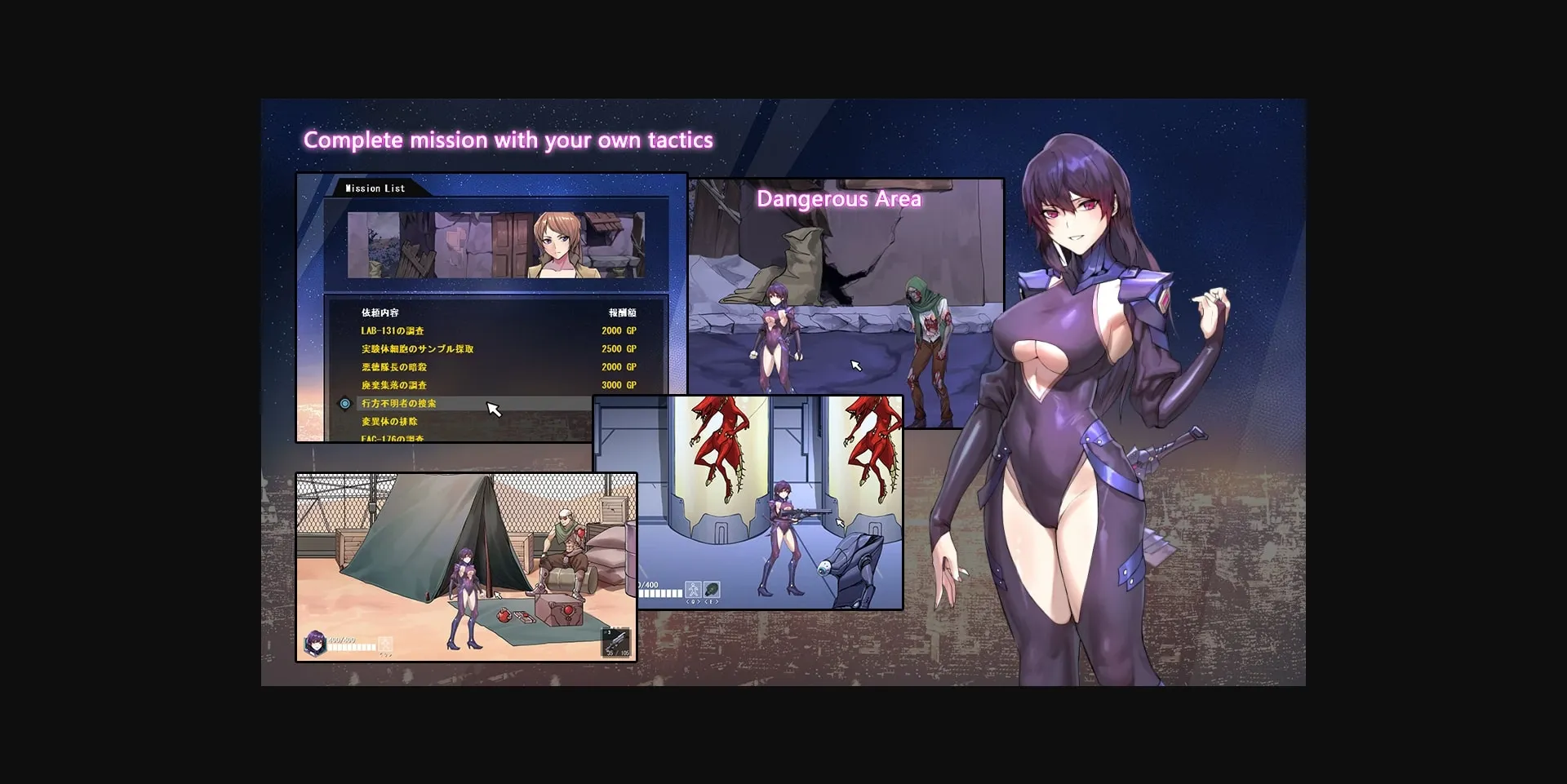Select the movement skill icon bound to Q
Screen dimensions: 1567x784
(x=693, y=591)
